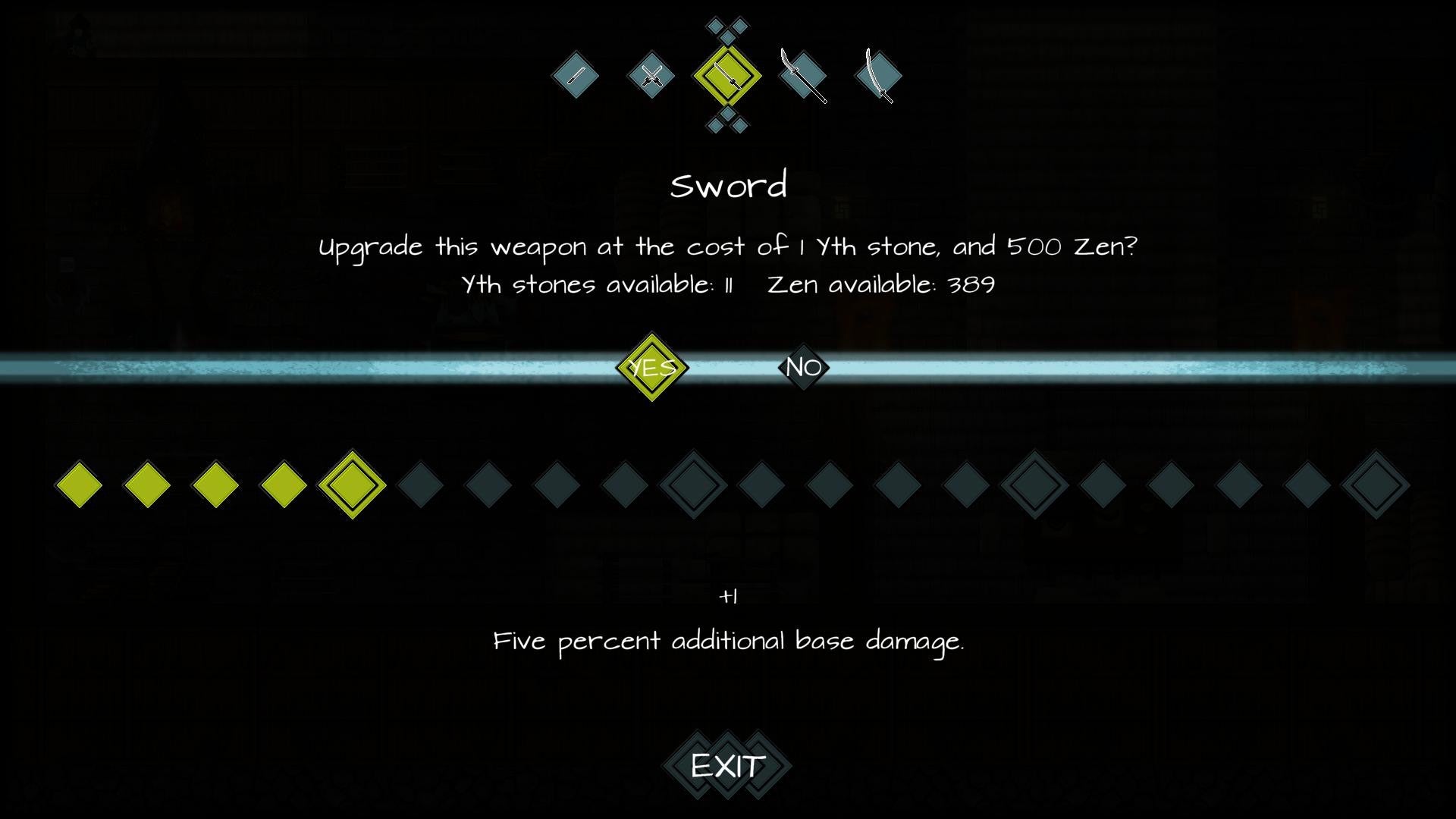Switch to the curved katana weapon tab
This screenshot has height=819, width=1456.
click(878, 76)
